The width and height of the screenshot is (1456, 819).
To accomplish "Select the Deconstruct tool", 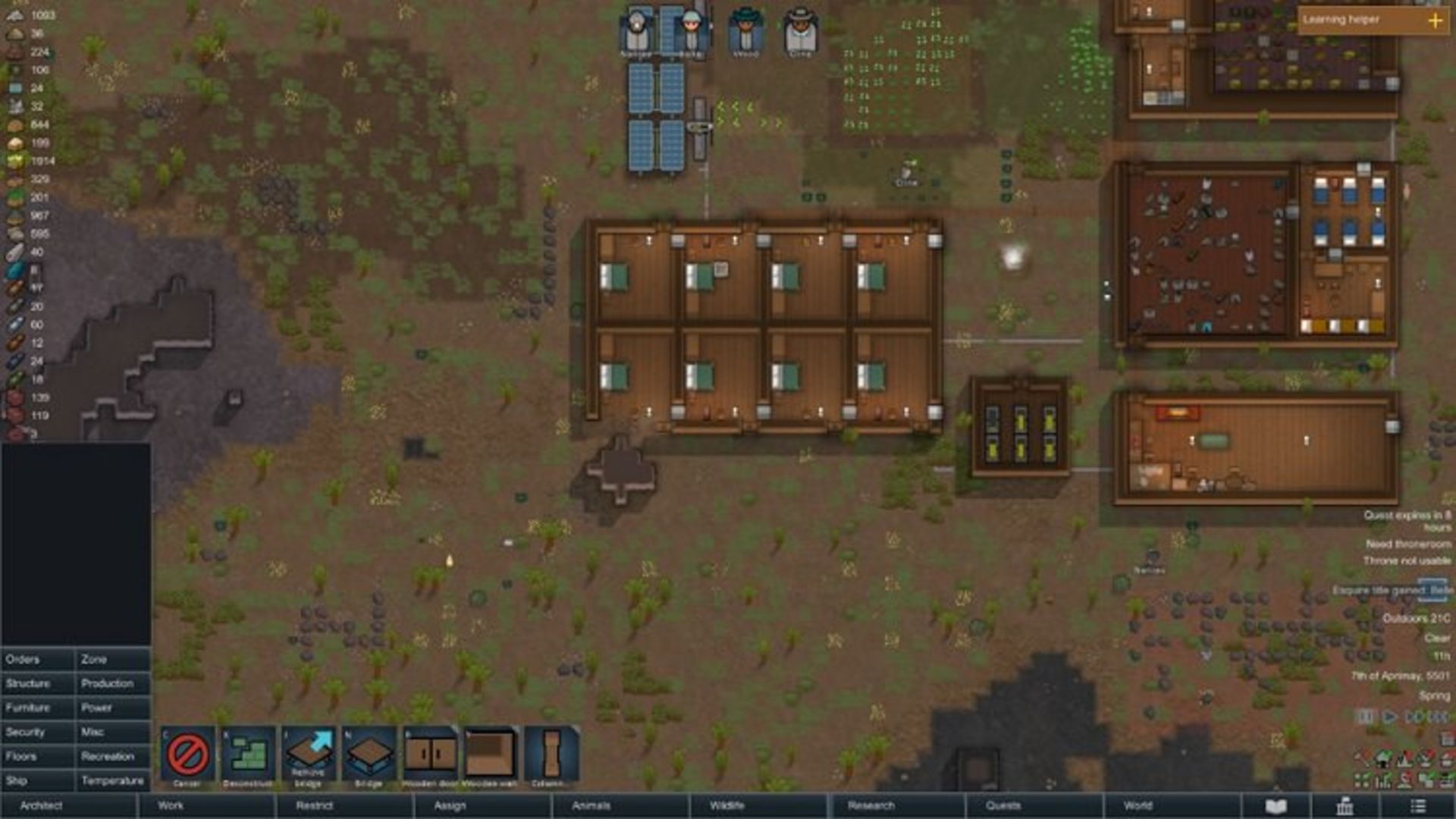I will pyautogui.click(x=248, y=756).
